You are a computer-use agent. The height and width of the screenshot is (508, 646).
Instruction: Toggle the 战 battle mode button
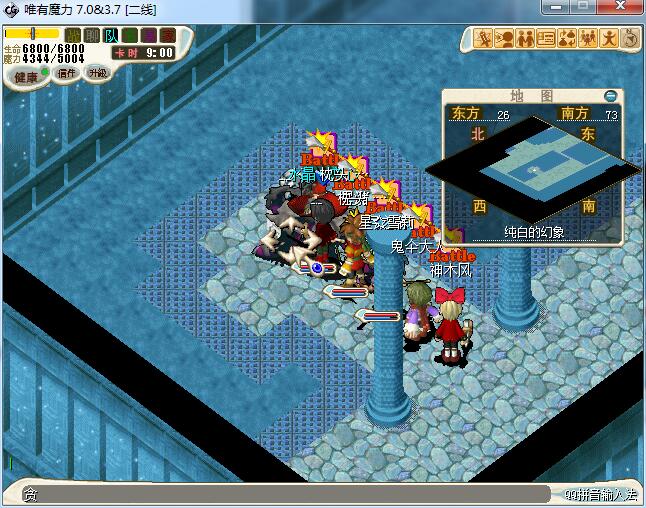click(74, 36)
